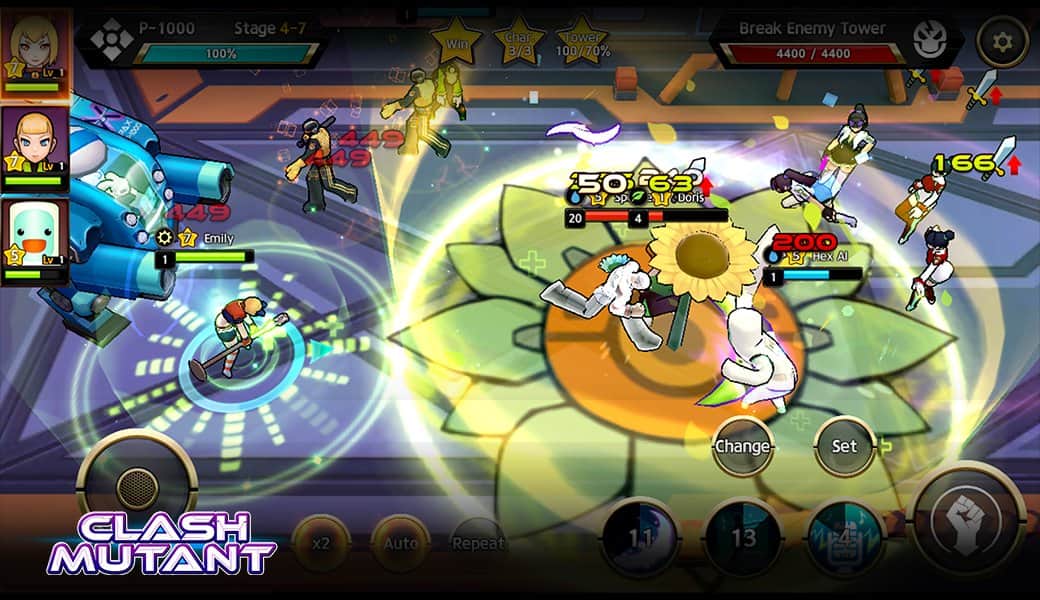Image resolution: width=1040 pixels, height=600 pixels.
Task: Enable Auto battle mode
Action: click(401, 544)
